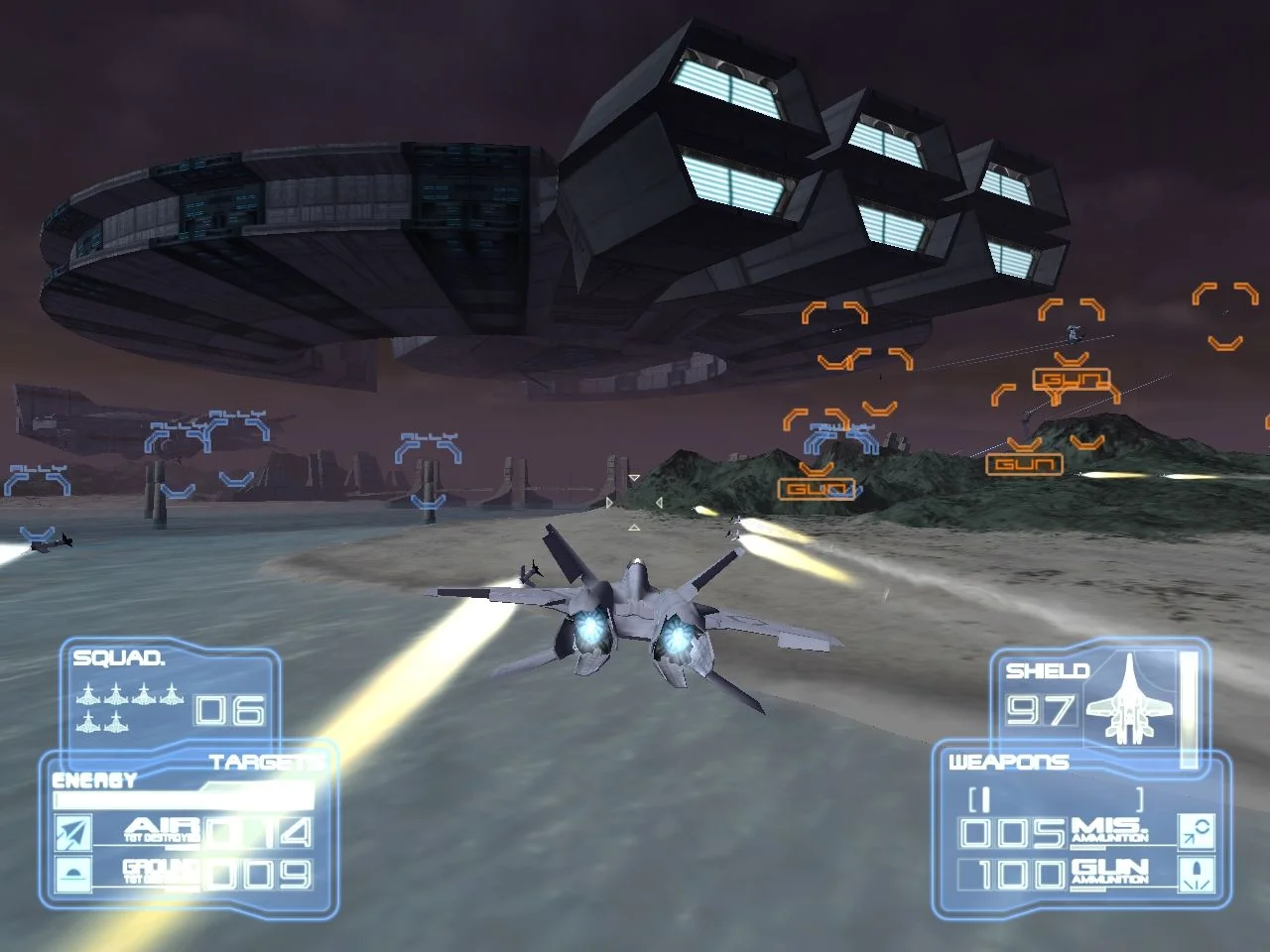The image size is (1270, 952).
Task: Click the missile icon beside the AIR counter
Action: pyautogui.click(x=71, y=831)
